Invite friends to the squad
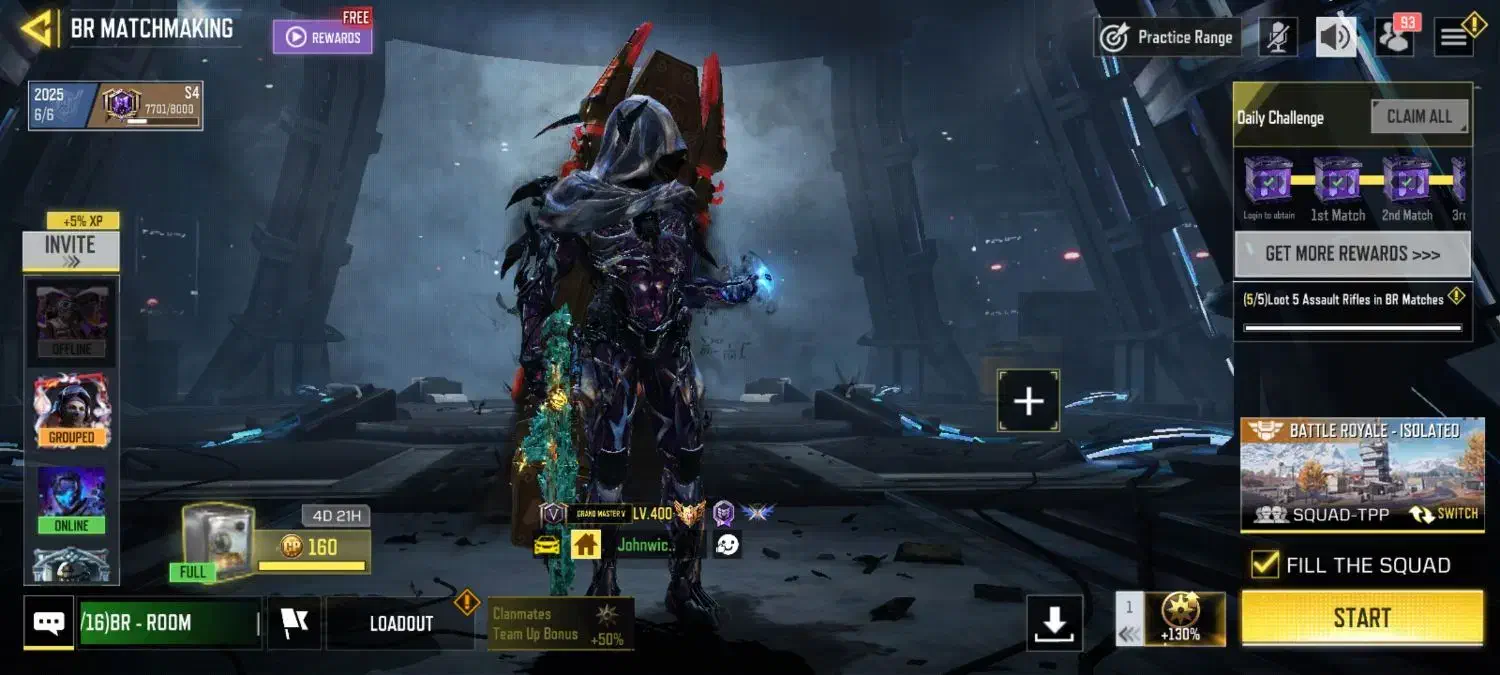 pos(70,251)
